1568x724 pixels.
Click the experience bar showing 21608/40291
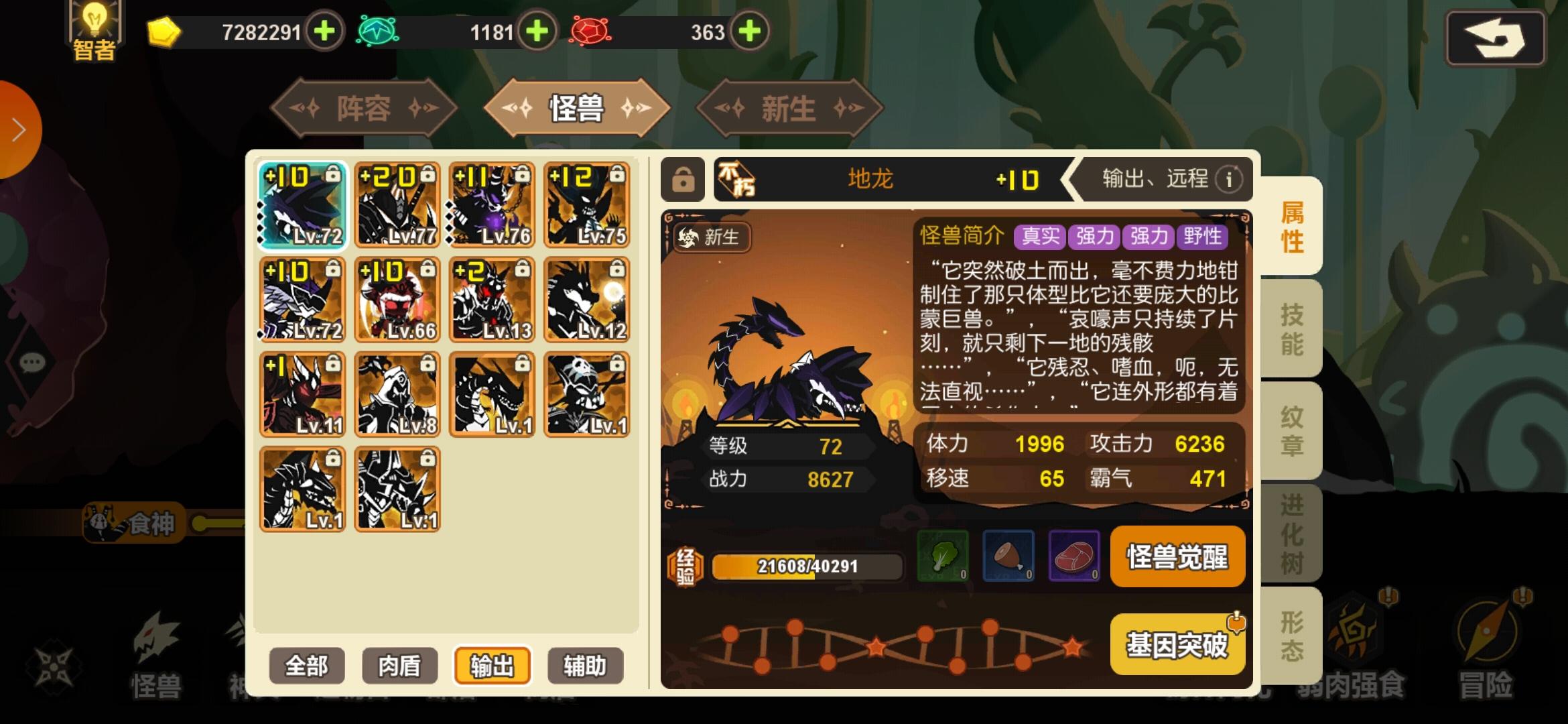[806, 566]
